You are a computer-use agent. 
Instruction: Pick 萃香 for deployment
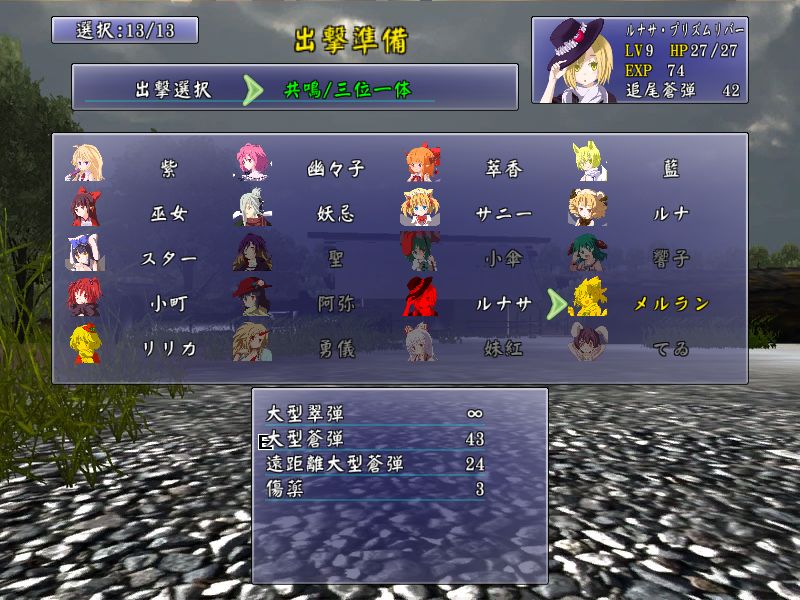pyautogui.click(x=503, y=170)
